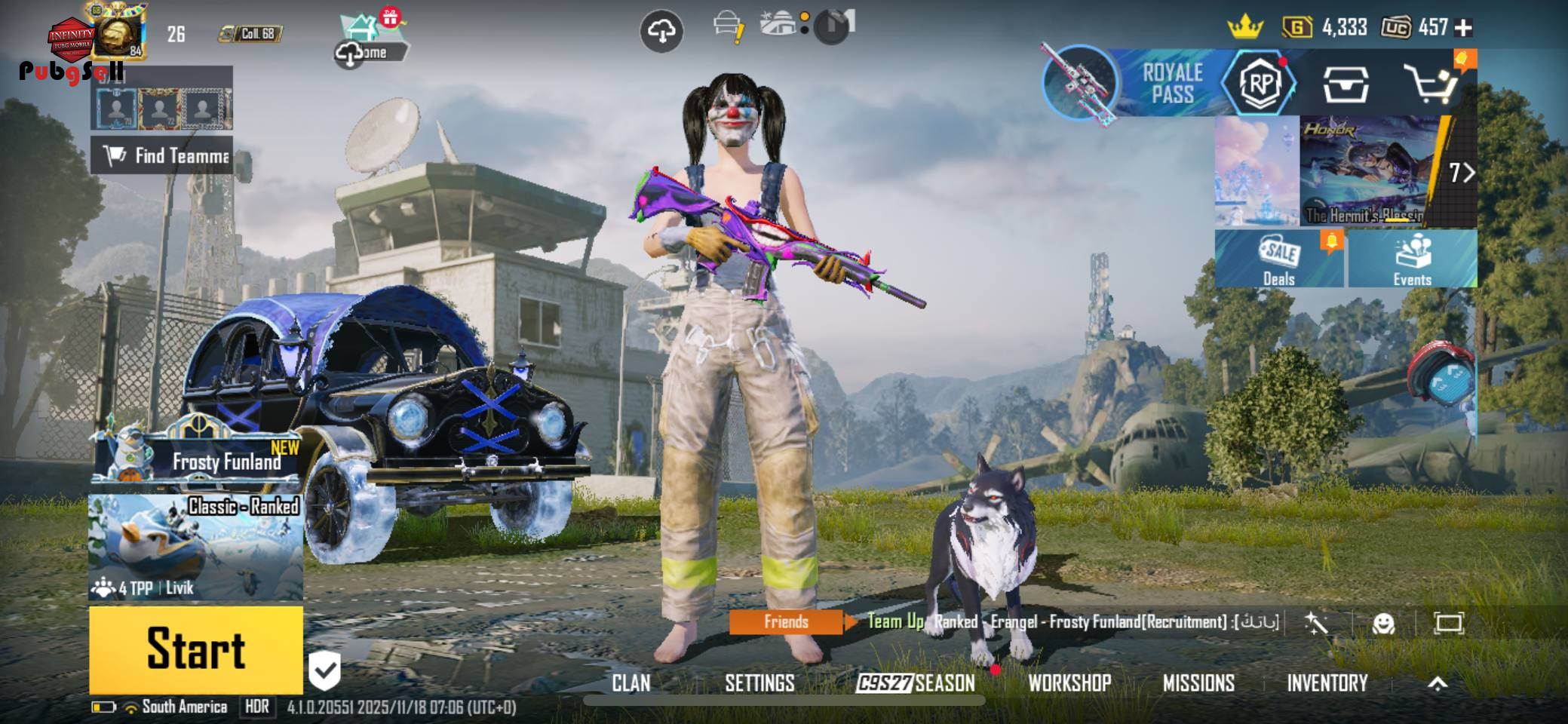
Task: Open the Clan menu
Action: click(x=631, y=683)
